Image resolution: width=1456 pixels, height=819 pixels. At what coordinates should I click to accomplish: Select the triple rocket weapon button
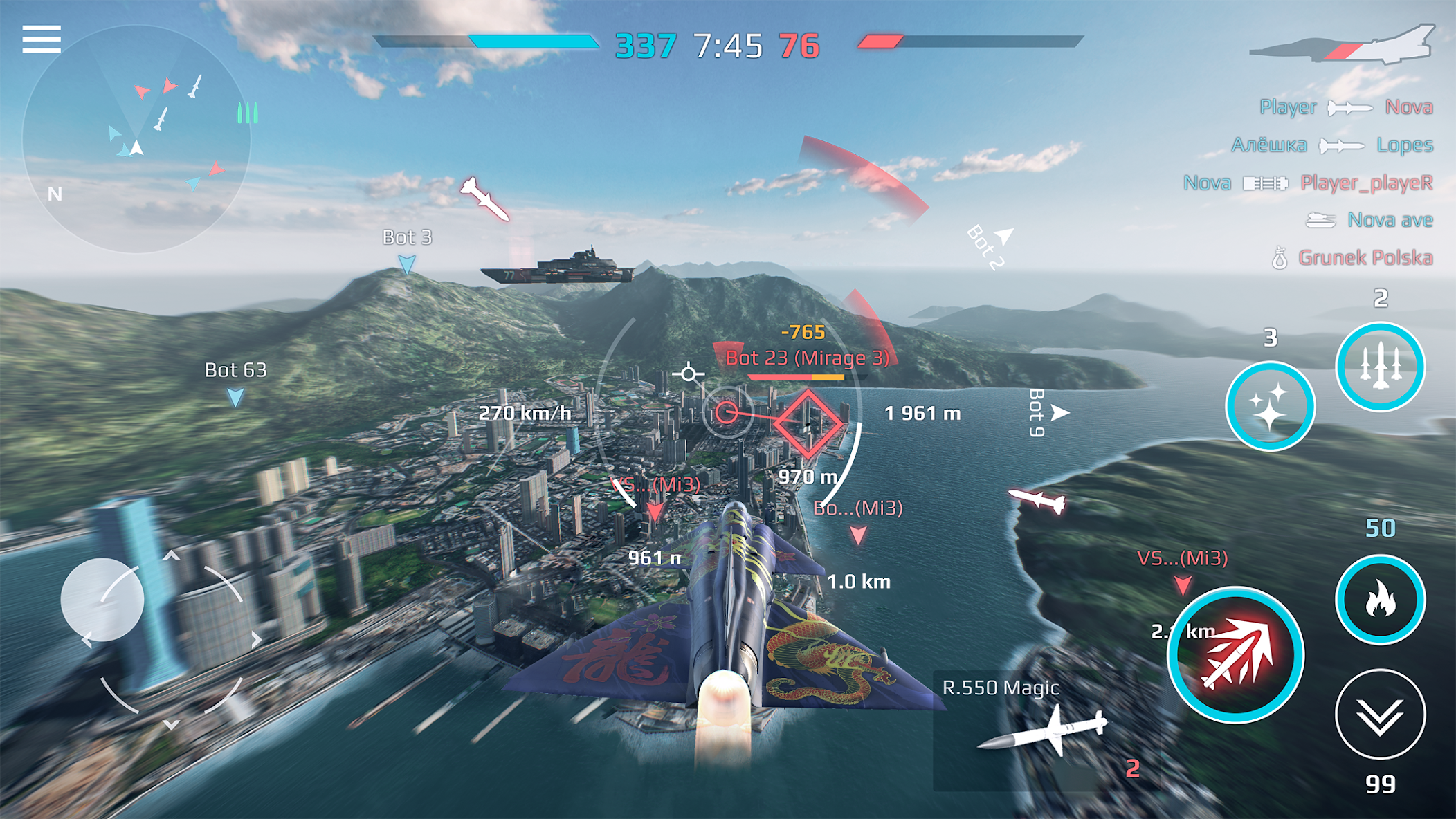[1380, 367]
